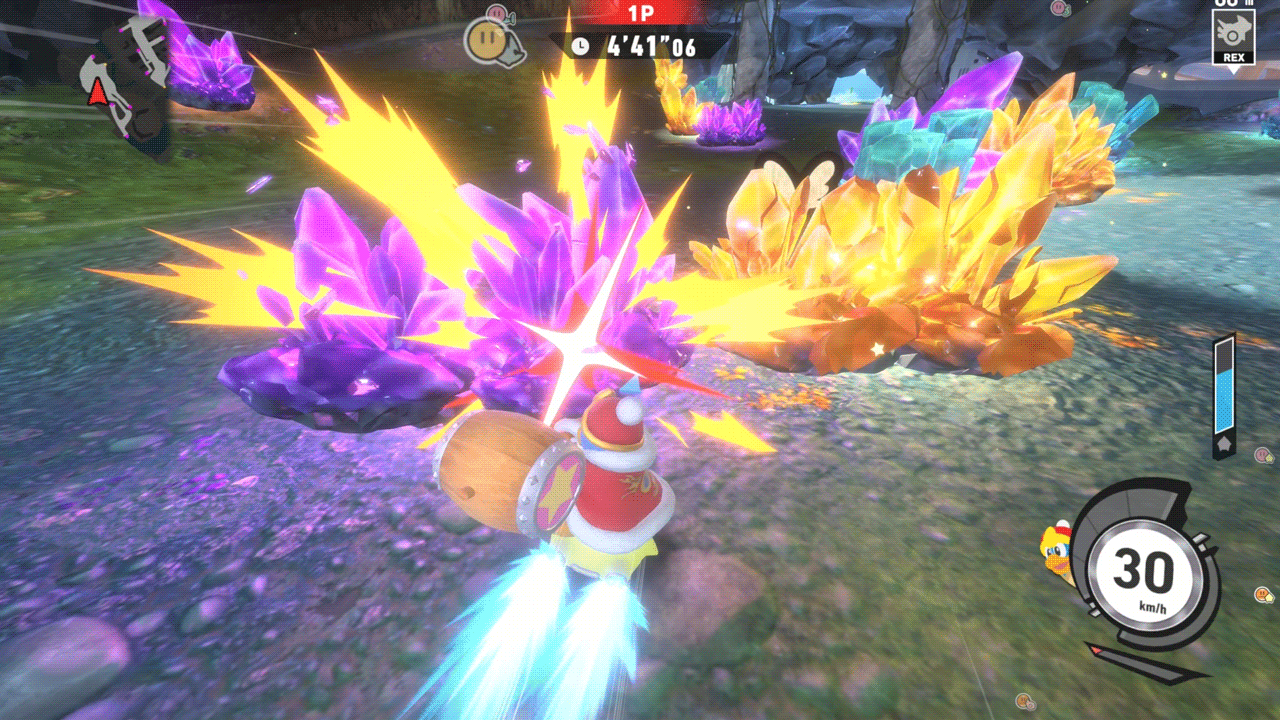Select the REX machine marker
The height and width of the screenshot is (720, 1280).
(x=1233, y=36)
